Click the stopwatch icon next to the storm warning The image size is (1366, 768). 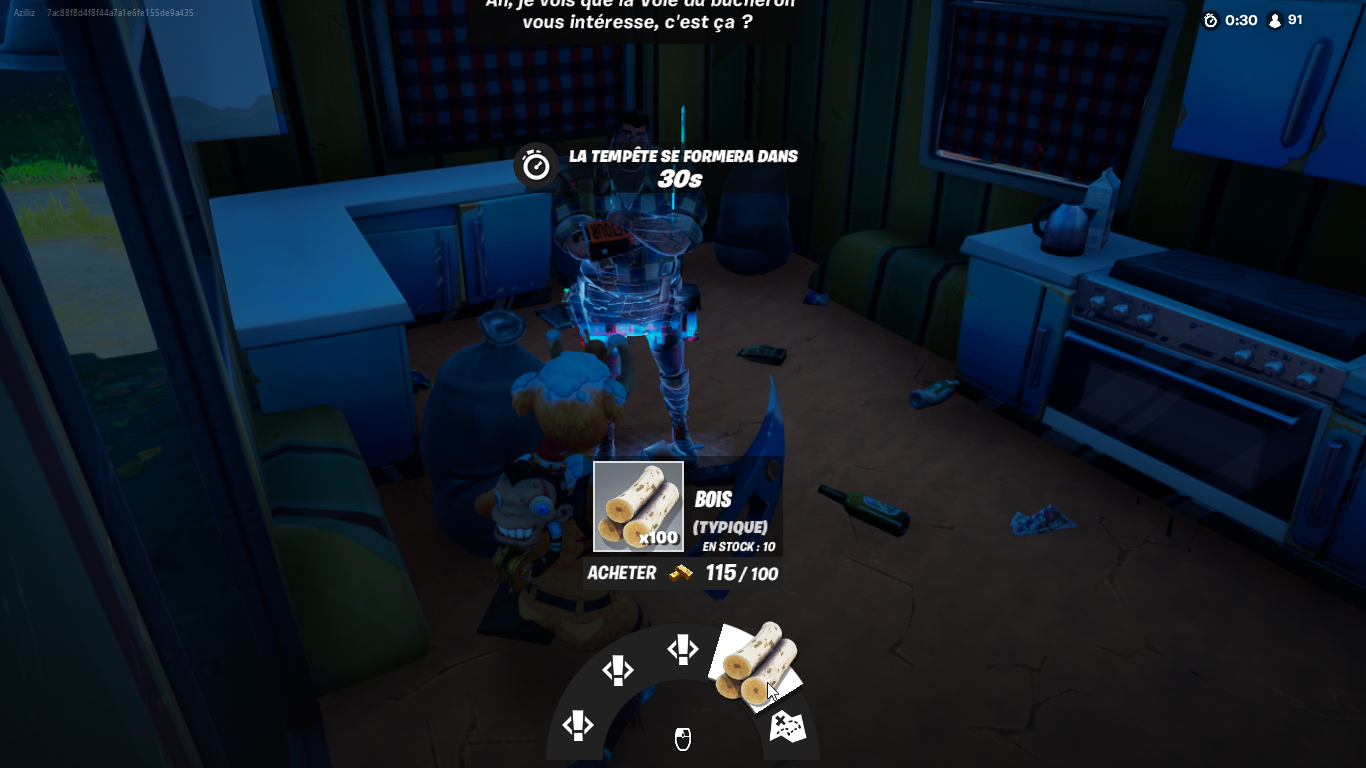(536, 165)
